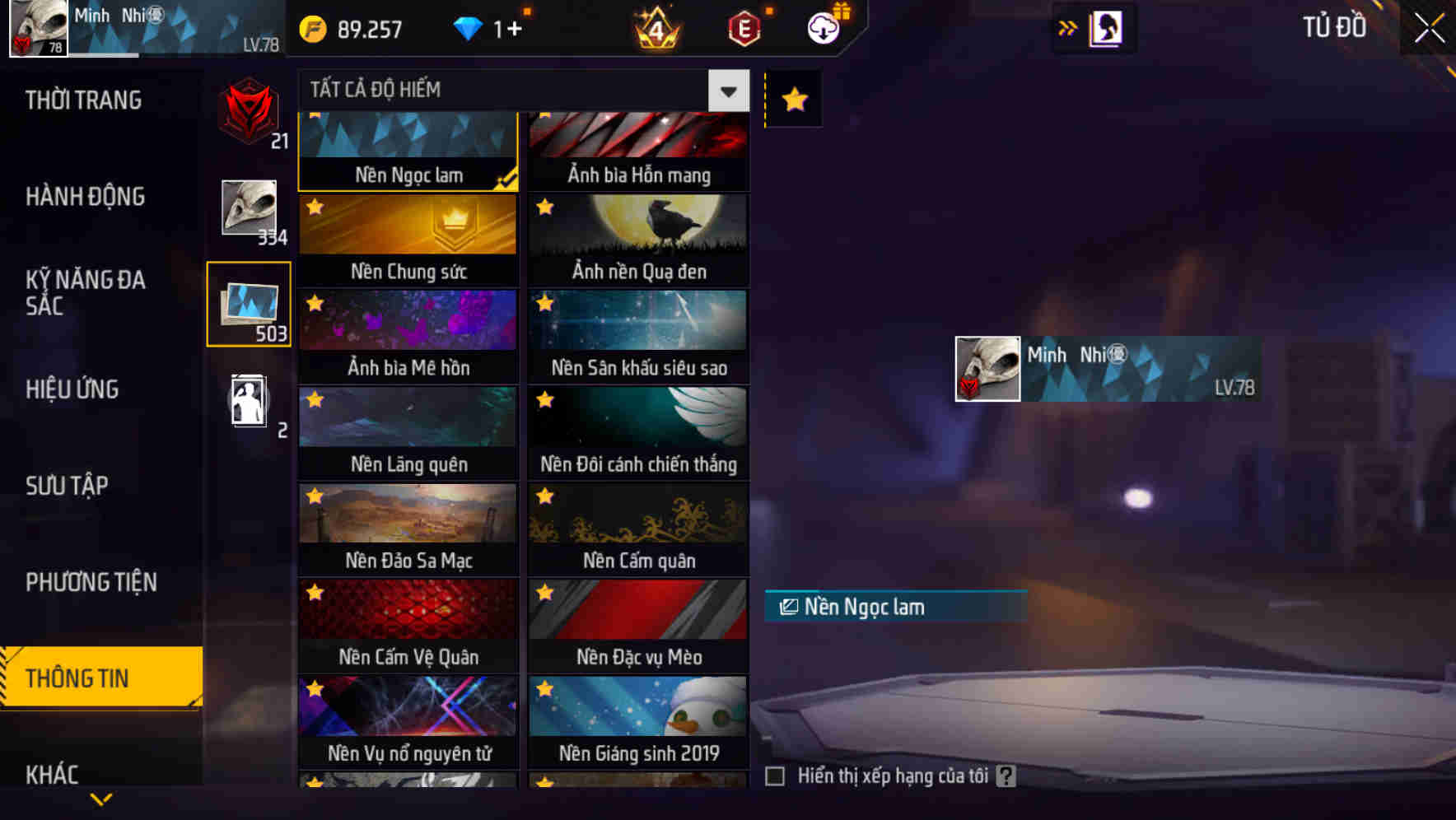This screenshot has height=820, width=1456.
Task: Click the diamond currency icon
Action: point(470,27)
